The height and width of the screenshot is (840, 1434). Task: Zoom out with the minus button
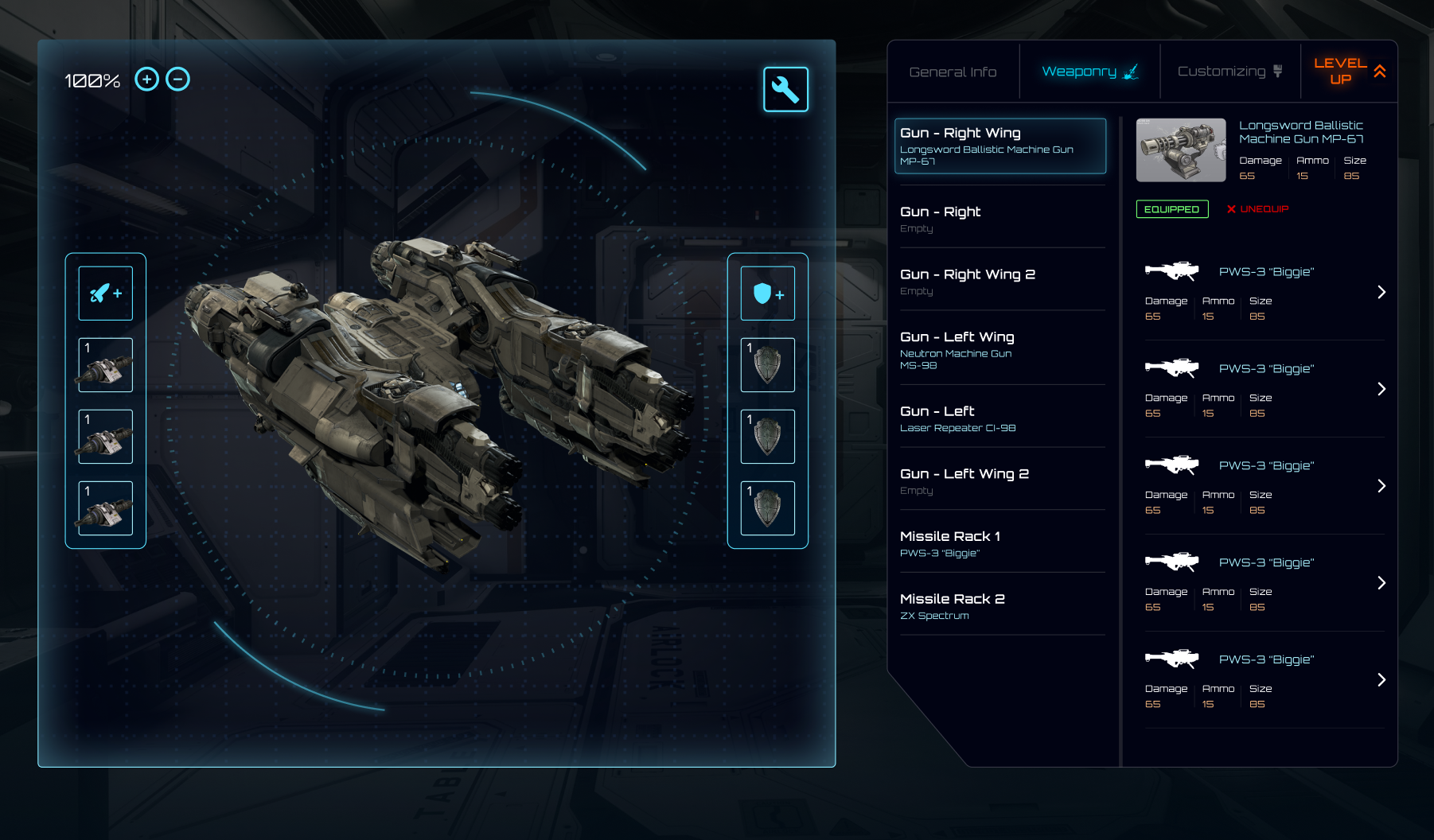[178, 80]
